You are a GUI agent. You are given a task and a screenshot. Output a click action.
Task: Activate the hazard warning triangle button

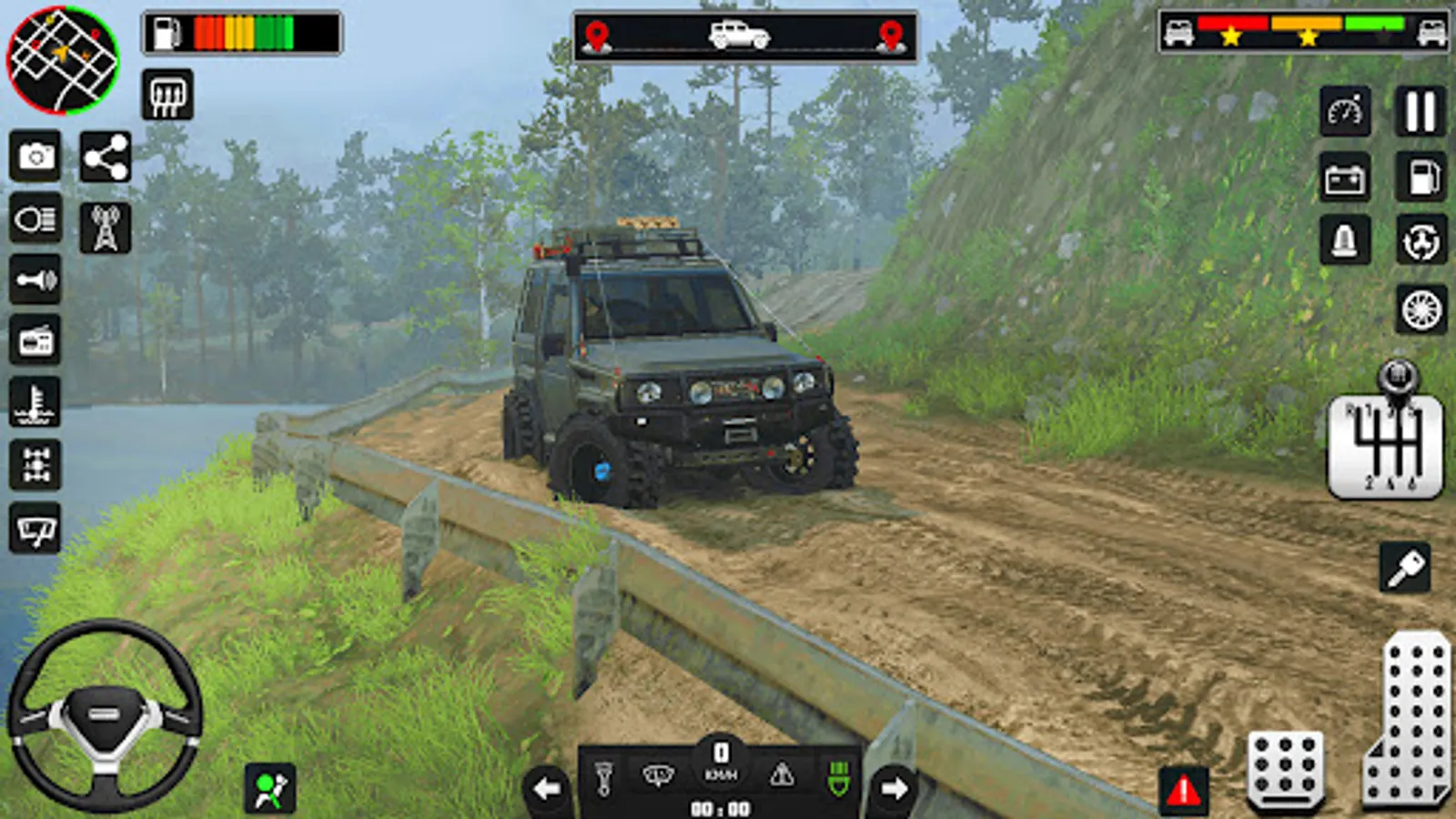click(x=1183, y=790)
